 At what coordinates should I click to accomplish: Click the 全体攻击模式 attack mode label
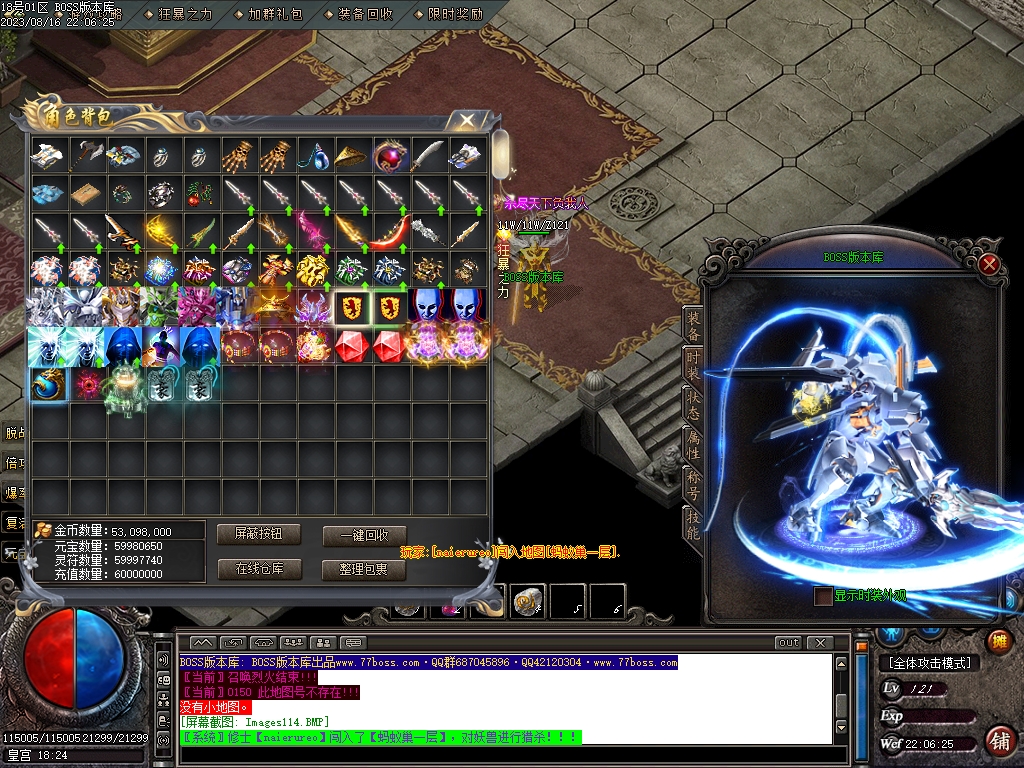(929, 662)
